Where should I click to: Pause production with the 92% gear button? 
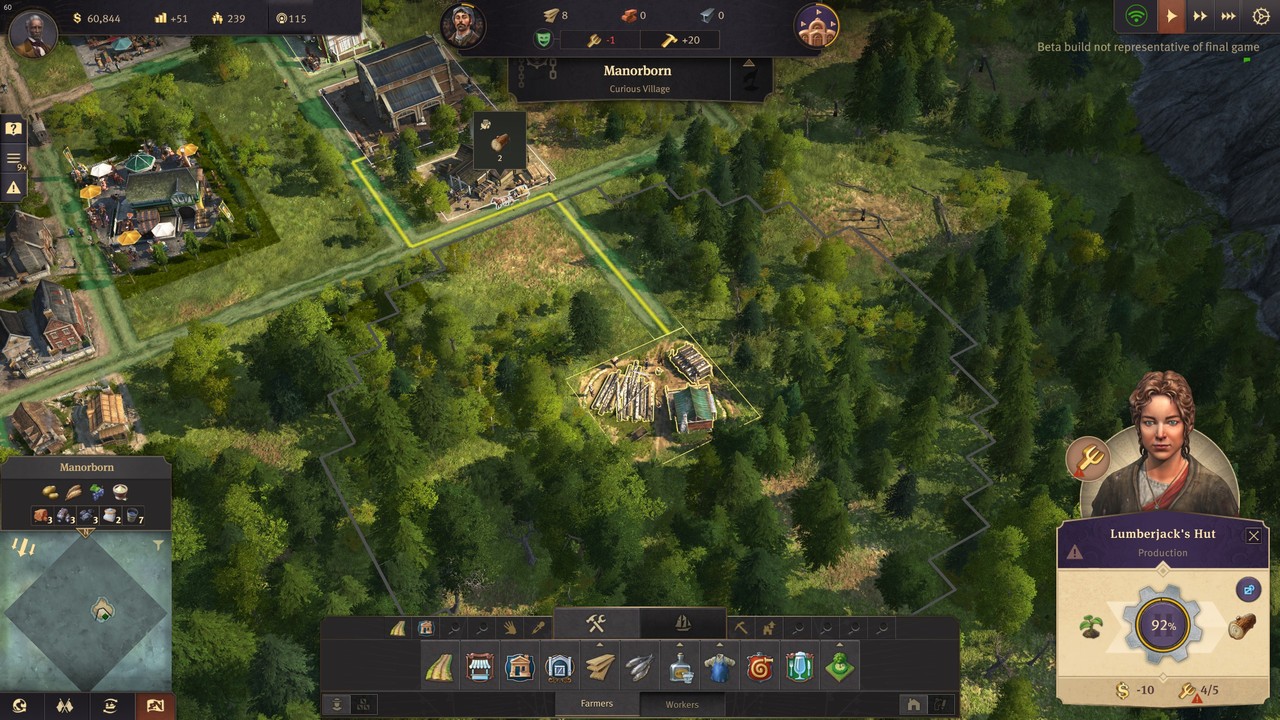tap(1163, 627)
